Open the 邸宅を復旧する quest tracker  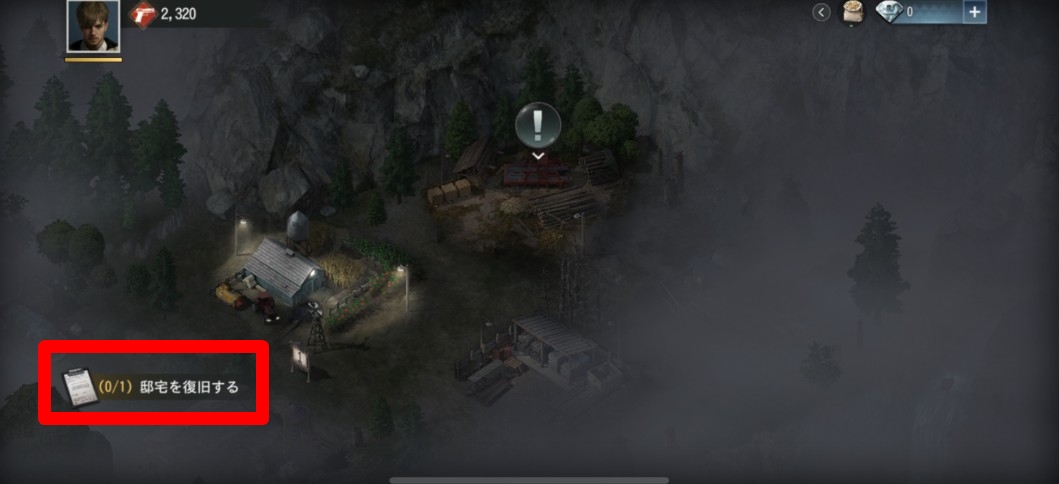tap(154, 385)
